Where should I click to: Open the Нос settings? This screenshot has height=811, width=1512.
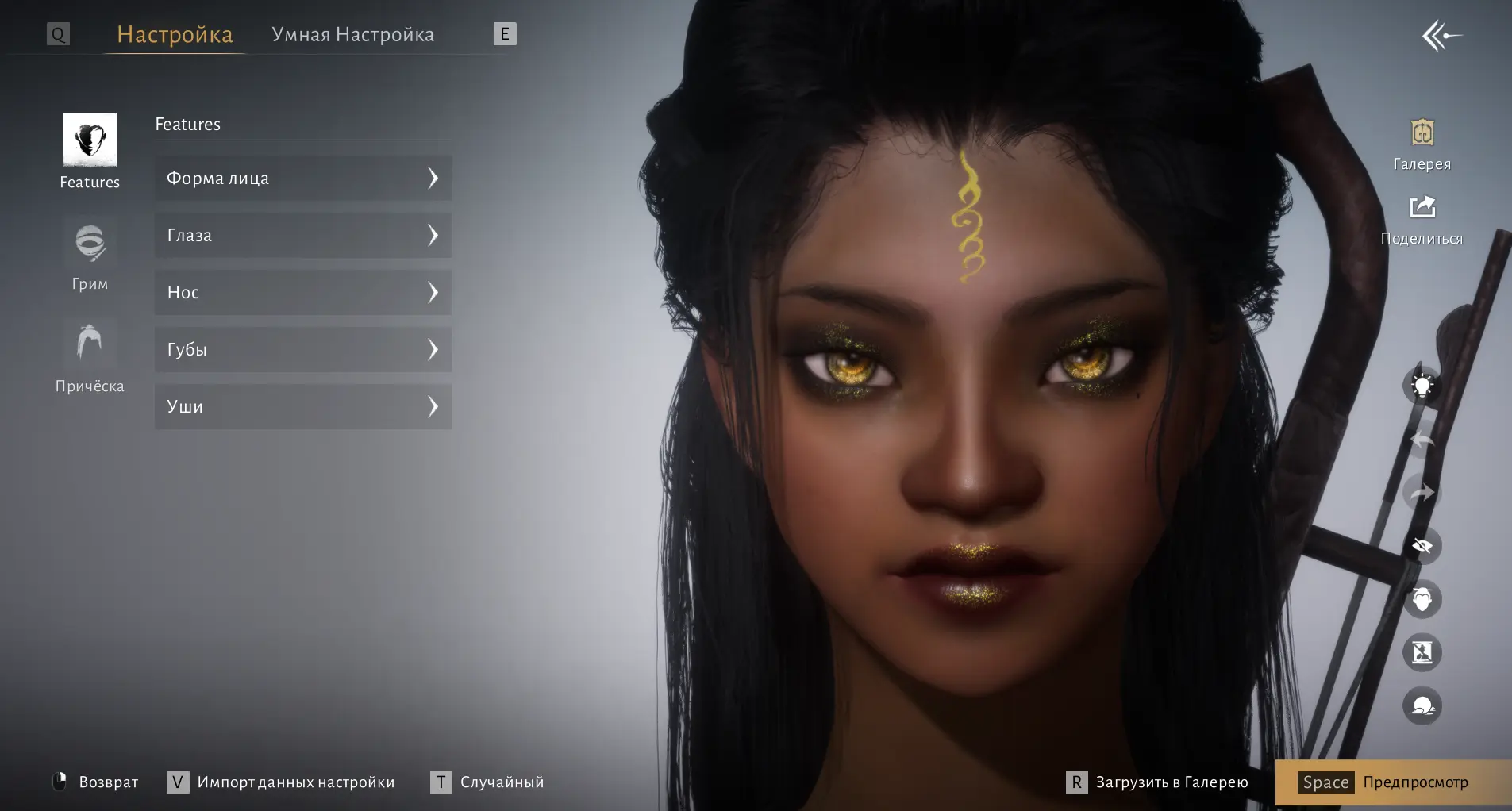point(303,292)
